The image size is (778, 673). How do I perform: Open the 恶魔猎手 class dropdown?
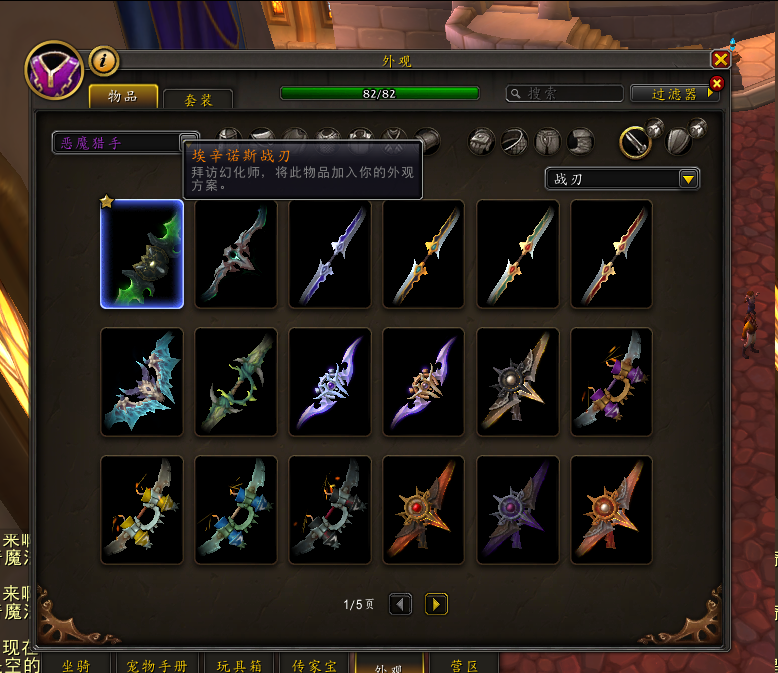[188, 143]
